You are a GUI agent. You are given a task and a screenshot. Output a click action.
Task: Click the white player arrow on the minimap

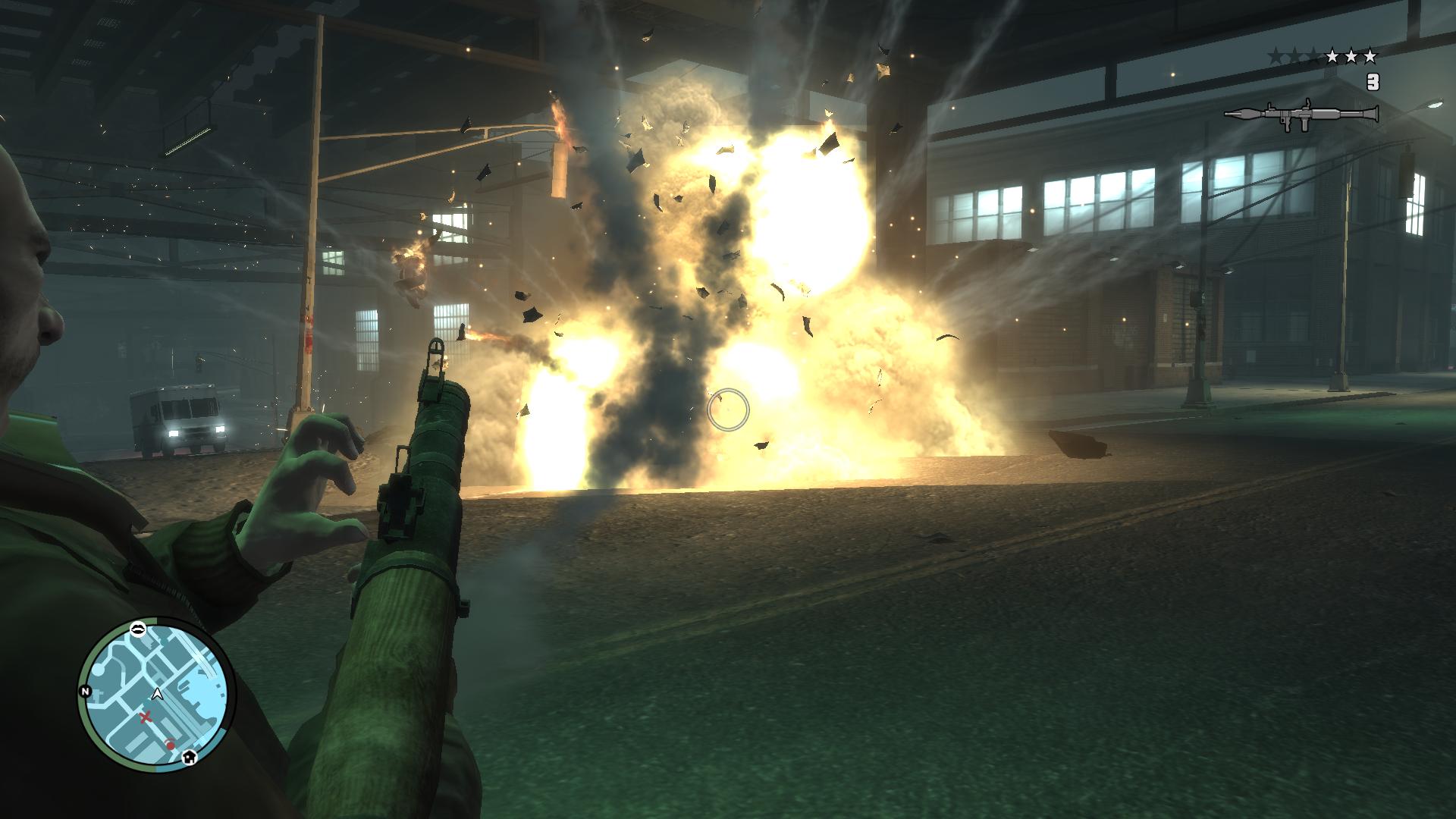[157, 692]
